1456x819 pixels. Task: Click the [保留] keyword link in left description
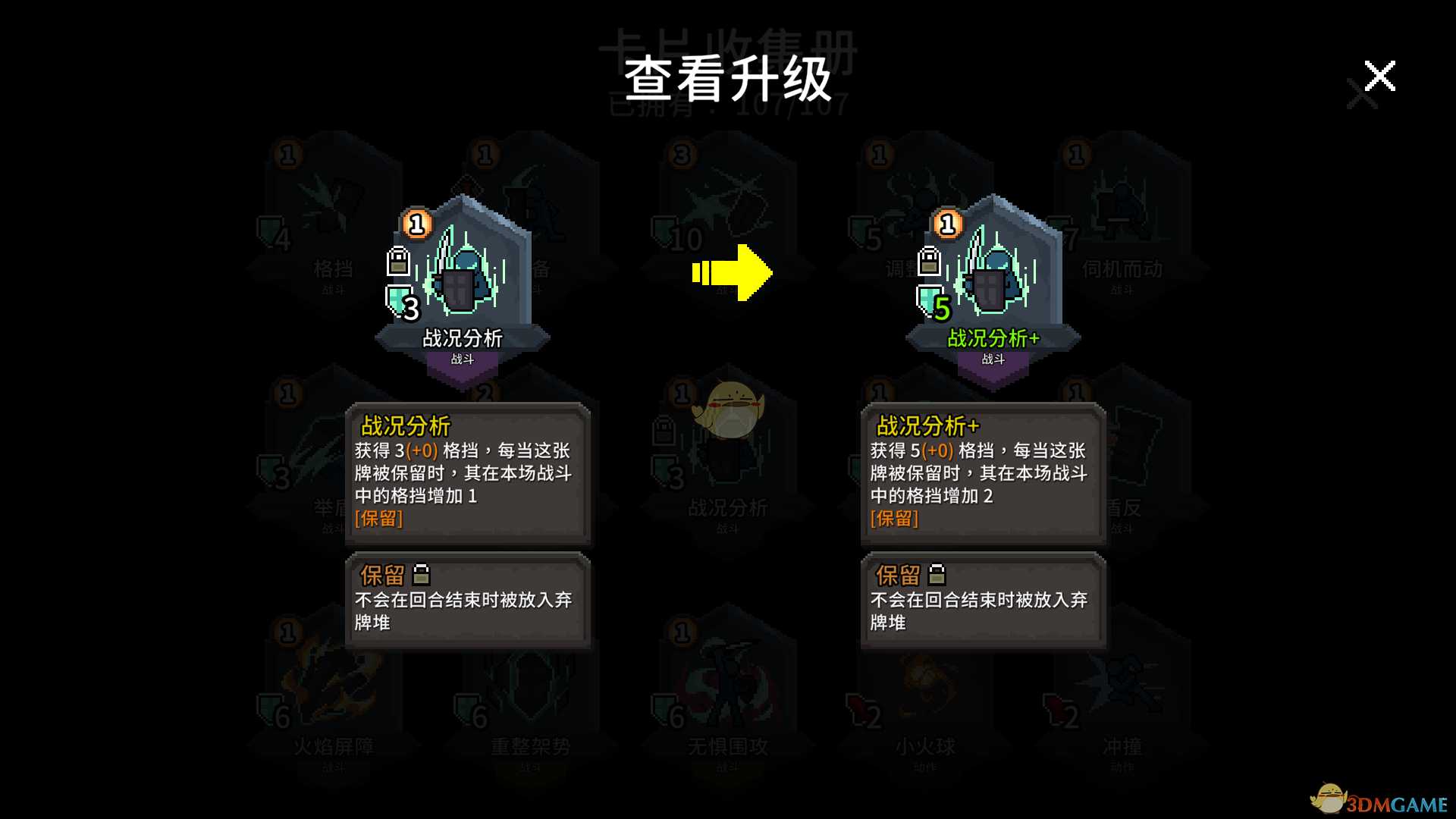click(379, 519)
